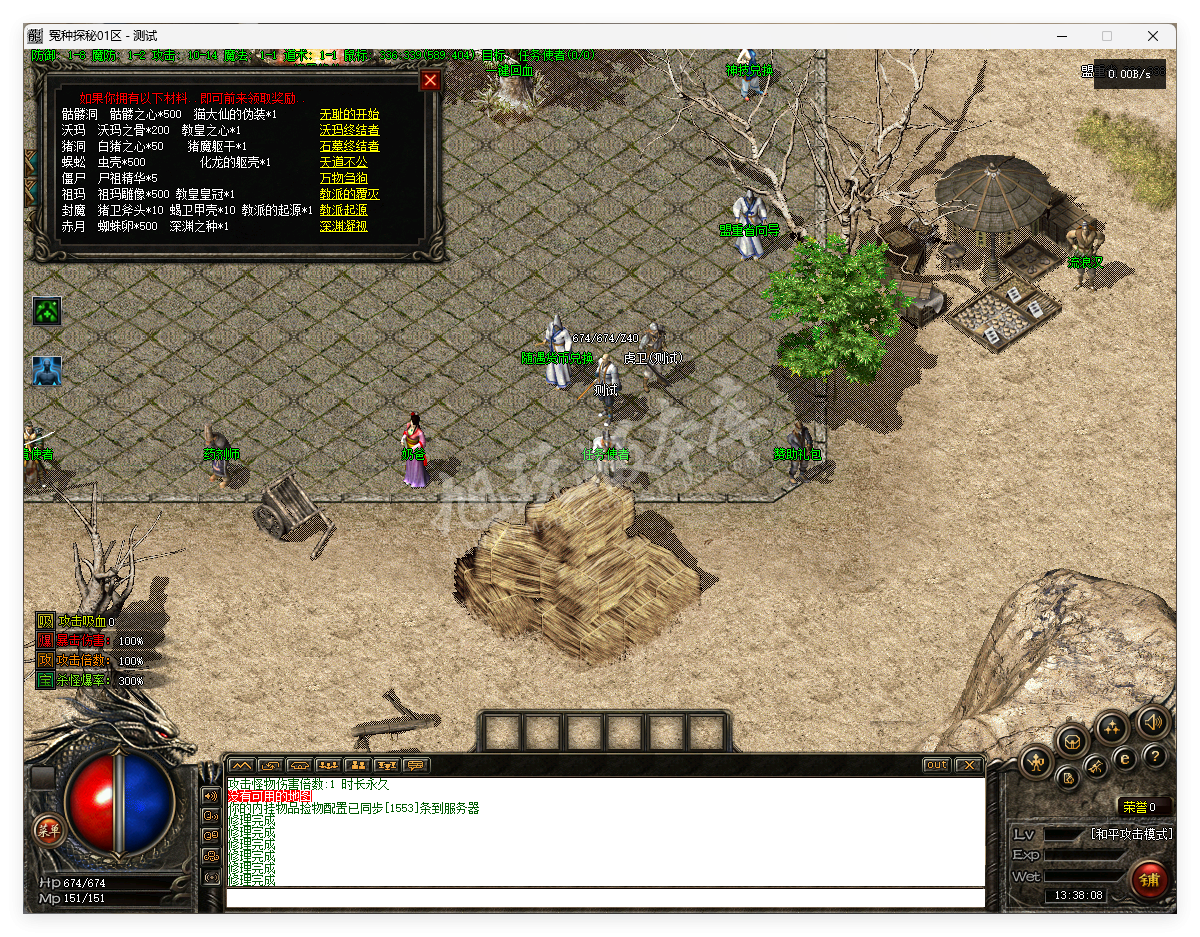This screenshot has height=937, width=1200.
Task: Minimize the game window
Action: point(1061,36)
